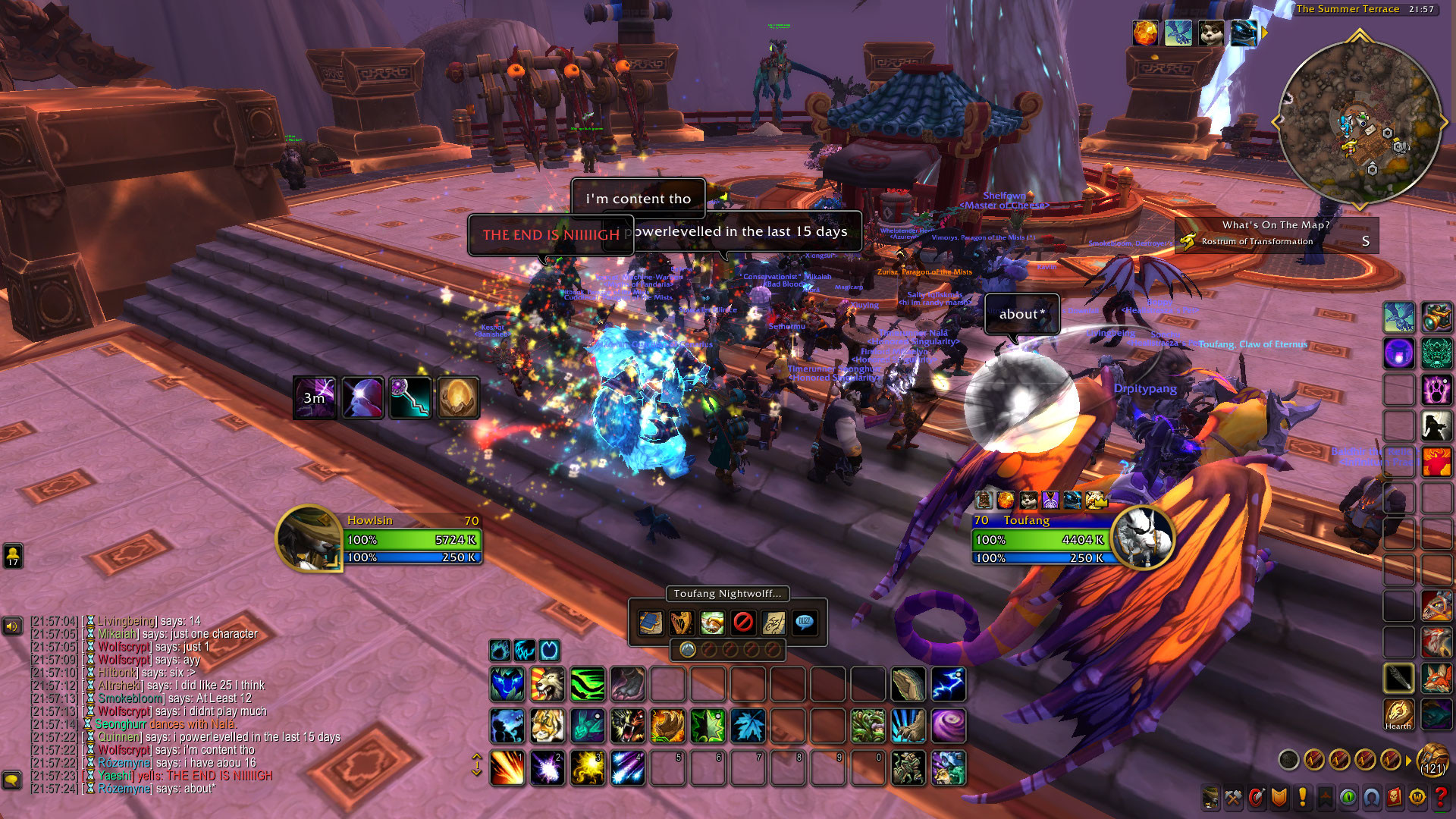Select Howlsin's player portrait
The width and height of the screenshot is (1456, 819).
tap(308, 538)
